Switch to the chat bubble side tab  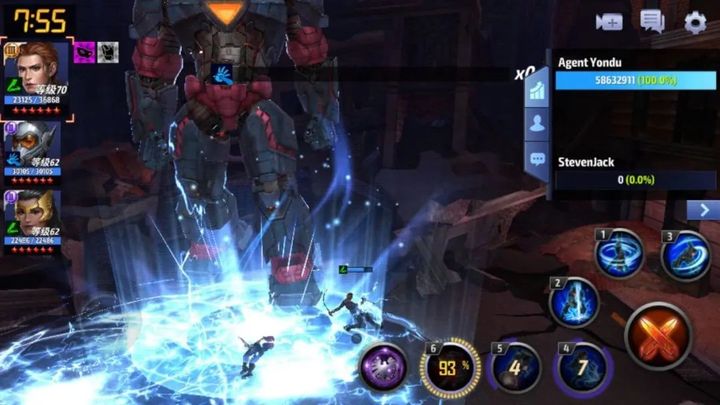point(536,159)
